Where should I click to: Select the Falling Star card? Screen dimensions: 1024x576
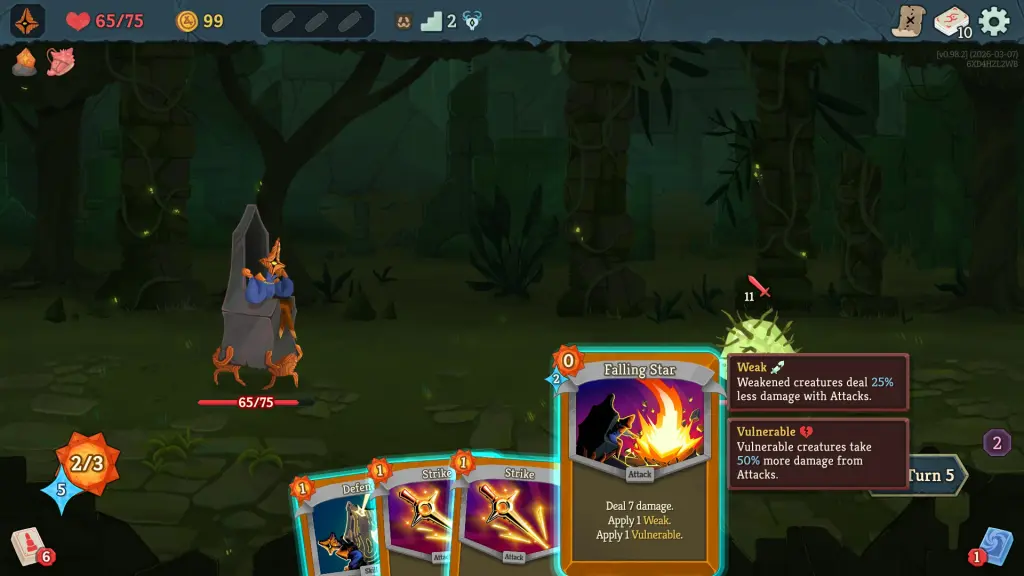(x=640, y=462)
